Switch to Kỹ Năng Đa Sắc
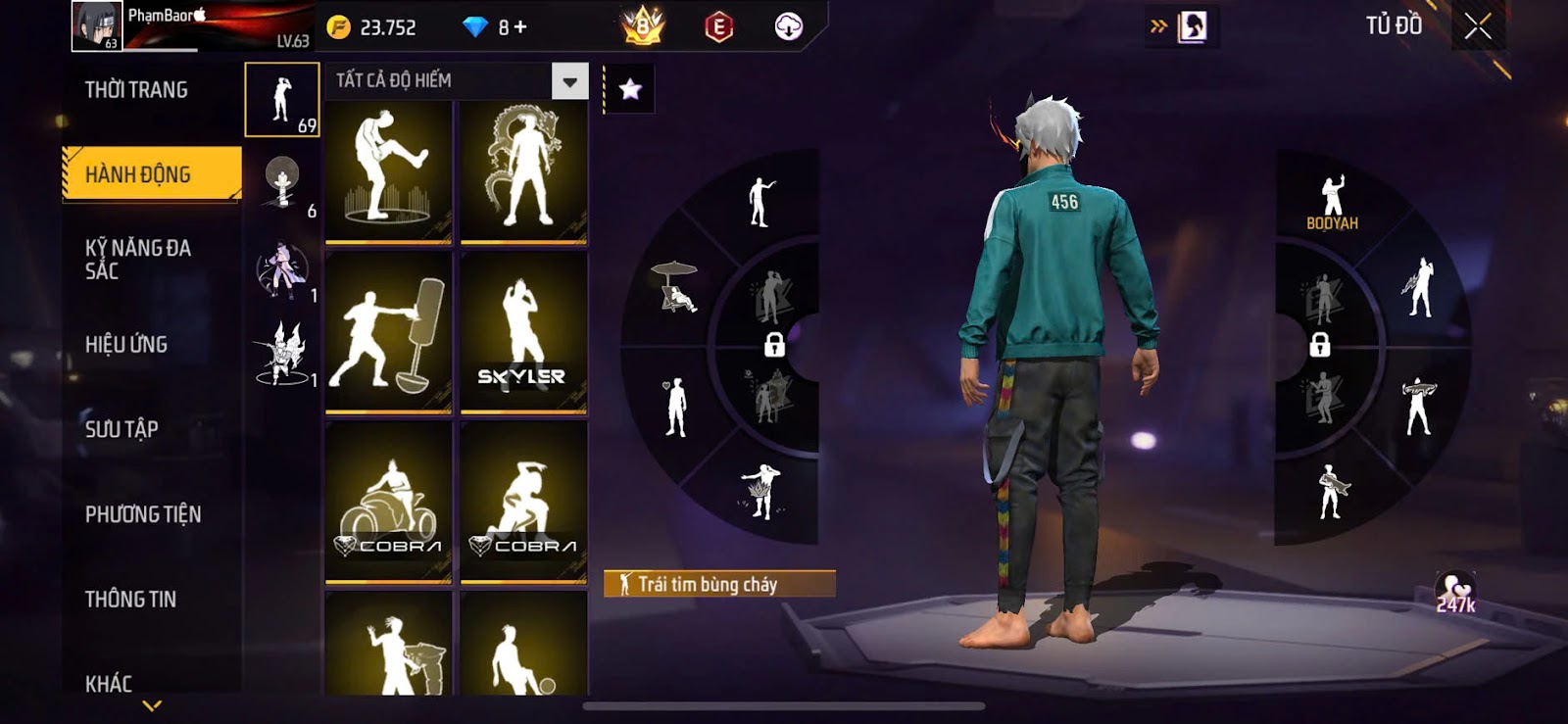1568x724 pixels. (x=138, y=260)
